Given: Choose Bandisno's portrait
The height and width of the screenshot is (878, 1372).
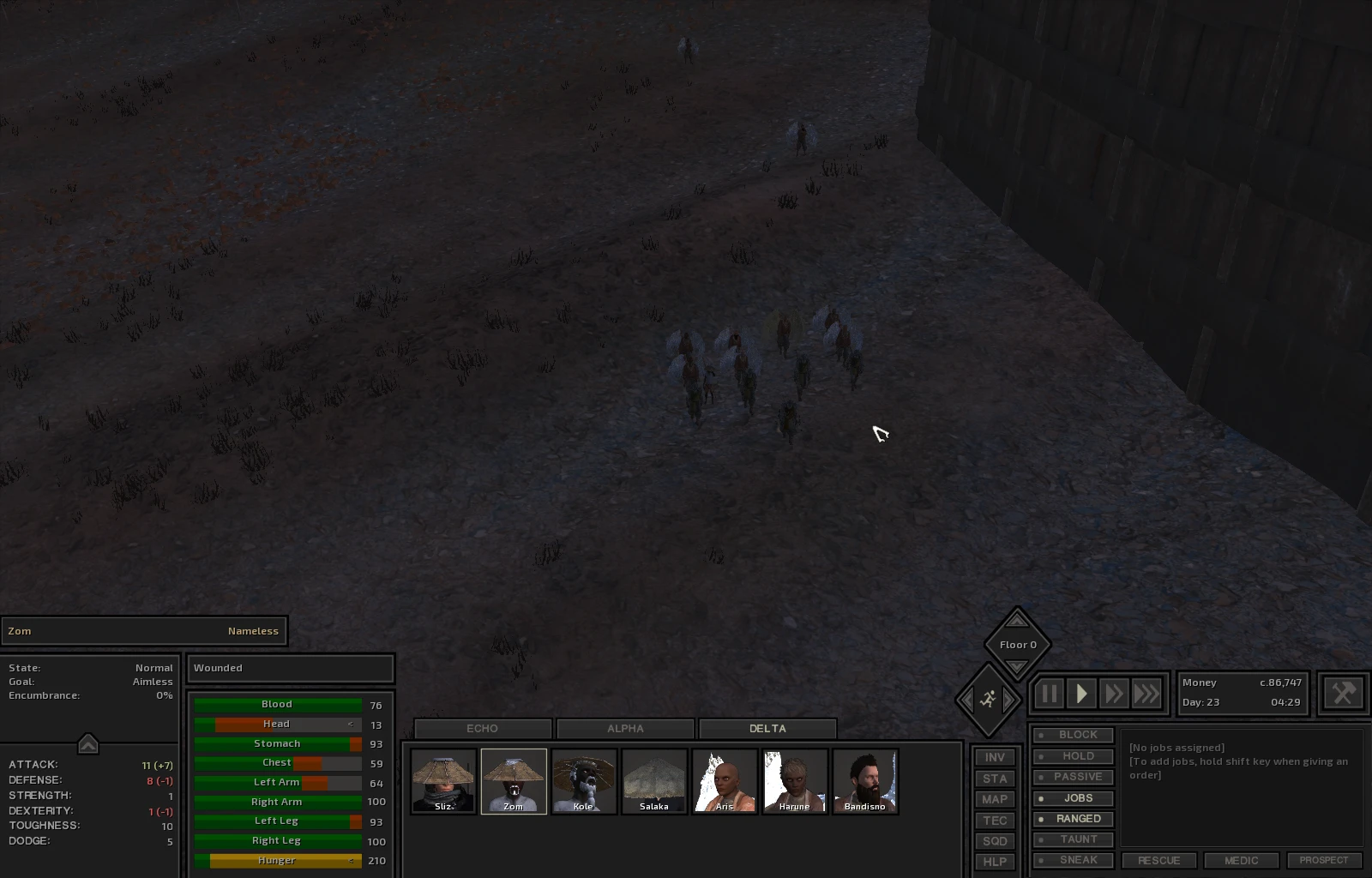Looking at the screenshot, I should [x=865, y=781].
